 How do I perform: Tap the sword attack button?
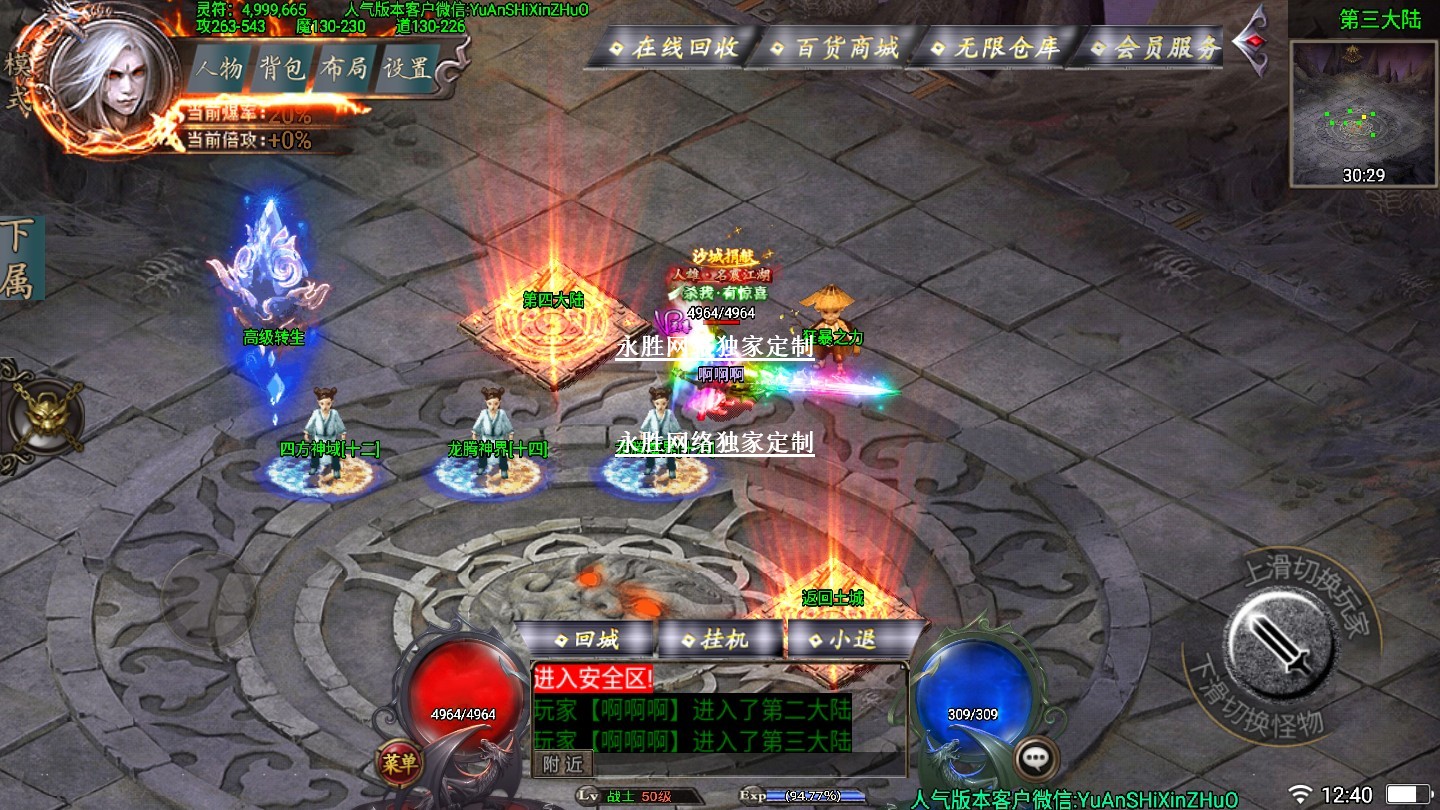tap(1281, 637)
